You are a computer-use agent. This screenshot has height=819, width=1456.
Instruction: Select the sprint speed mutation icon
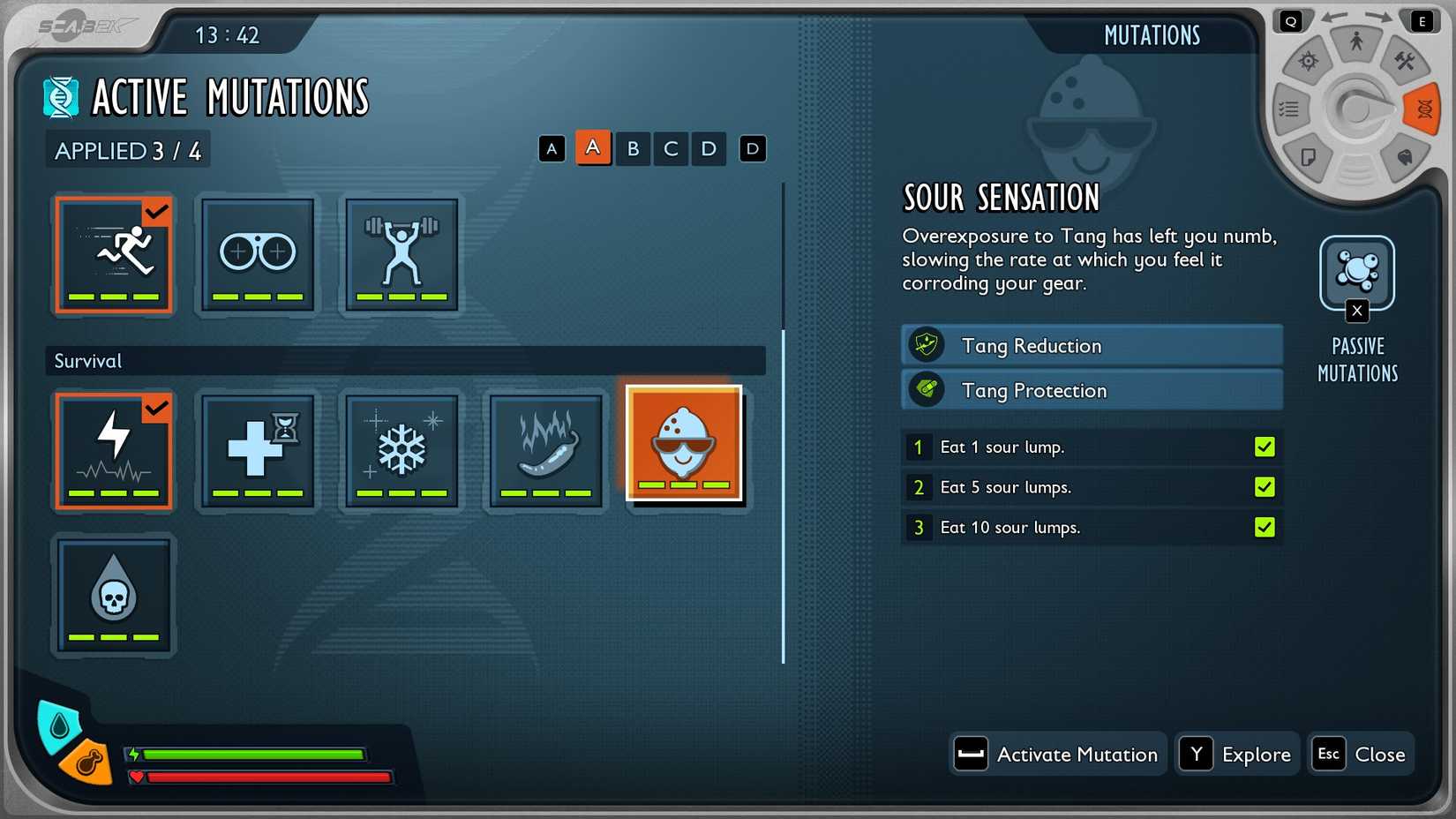[x=113, y=255]
